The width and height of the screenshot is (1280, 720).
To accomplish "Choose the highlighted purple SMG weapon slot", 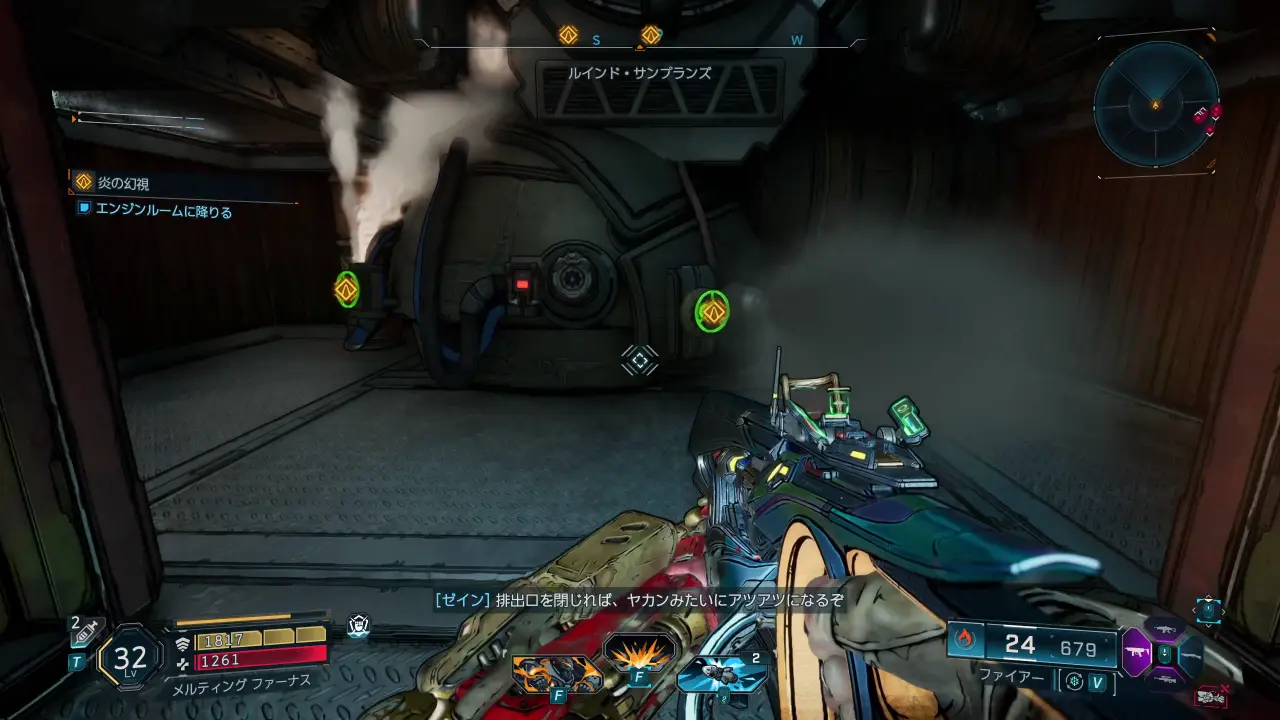I will tap(1137, 653).
